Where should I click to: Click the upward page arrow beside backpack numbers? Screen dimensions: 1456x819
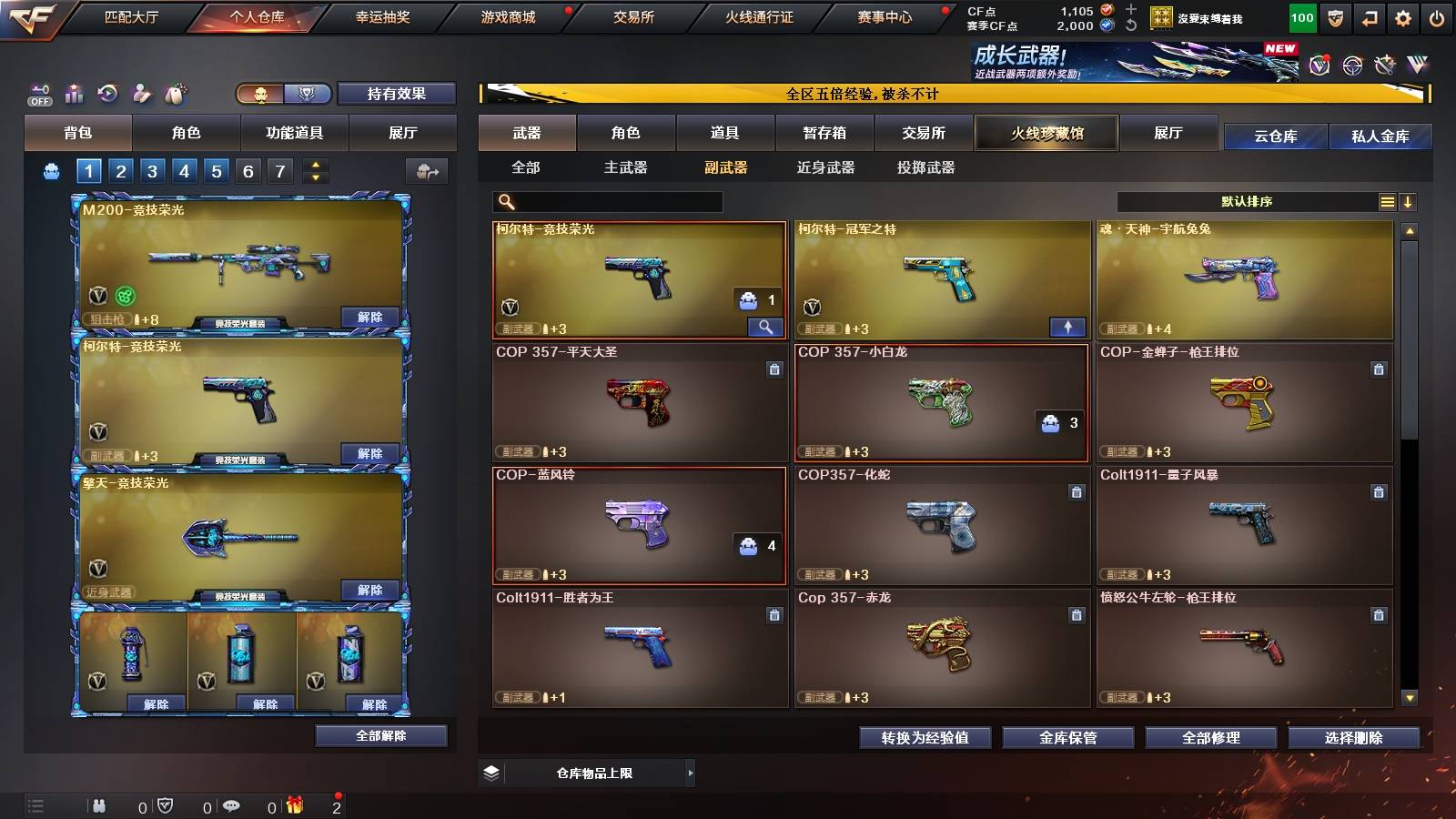click(314, 164)
